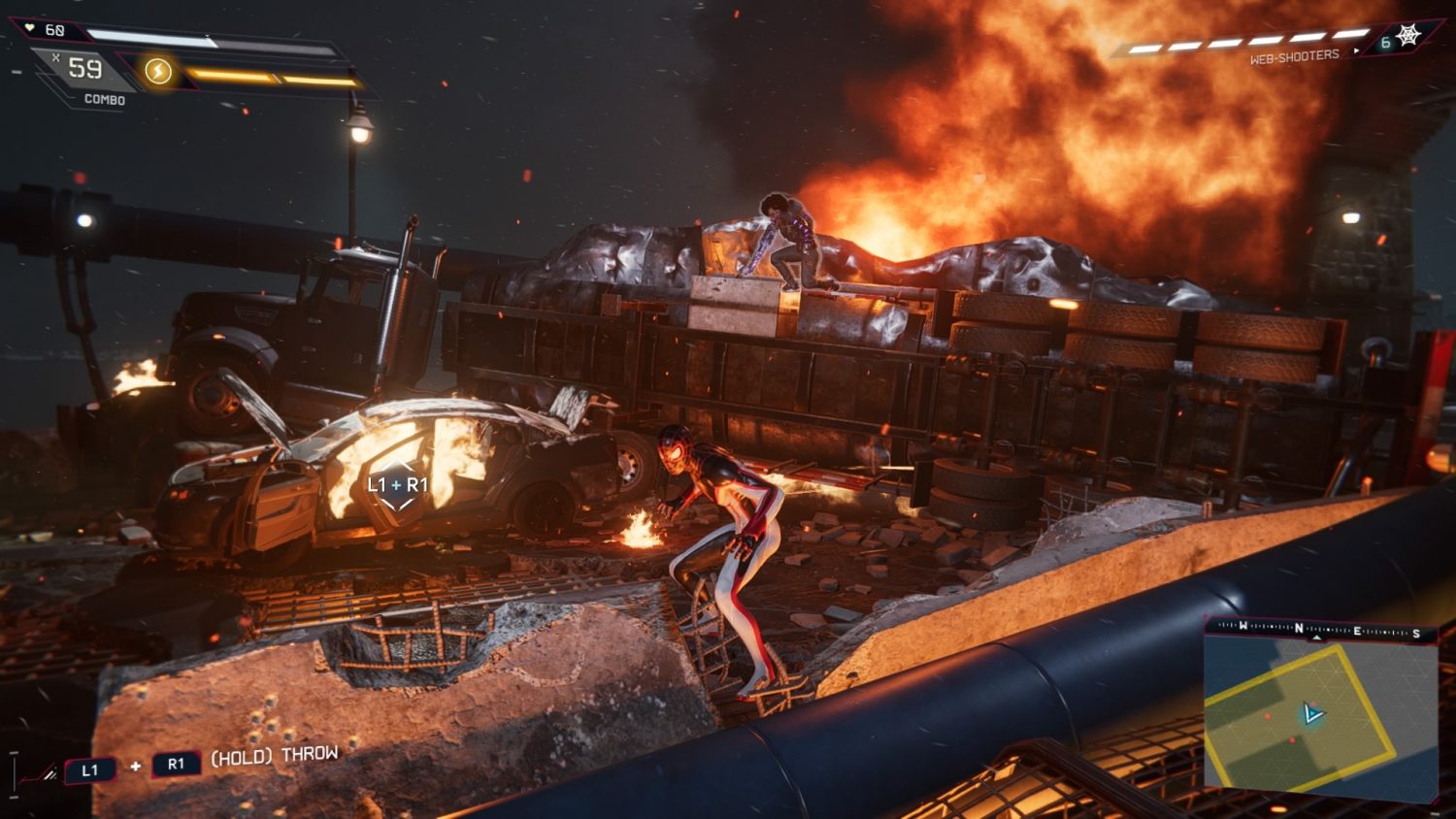Select the Venom lightning bolt icon
The image size is (1456, 819).
[x=158, y=71]
